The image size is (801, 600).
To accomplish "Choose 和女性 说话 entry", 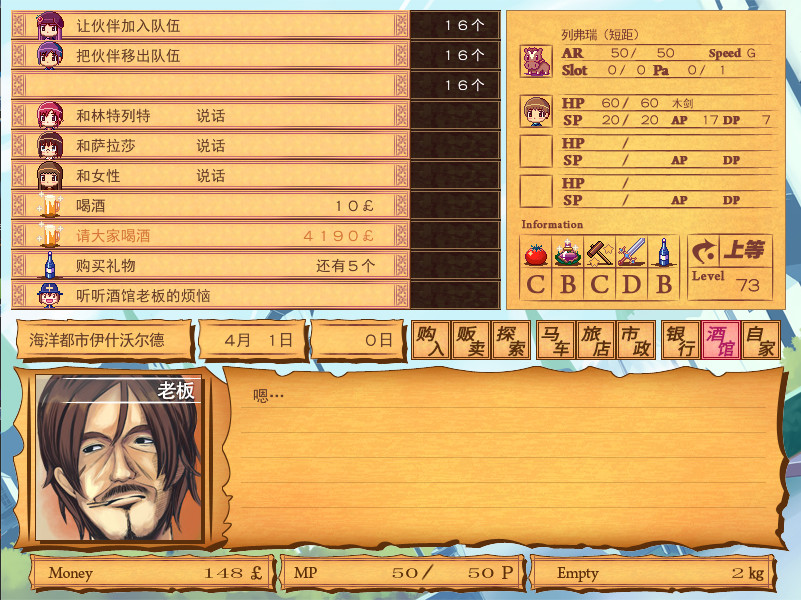I will (210, 176).
